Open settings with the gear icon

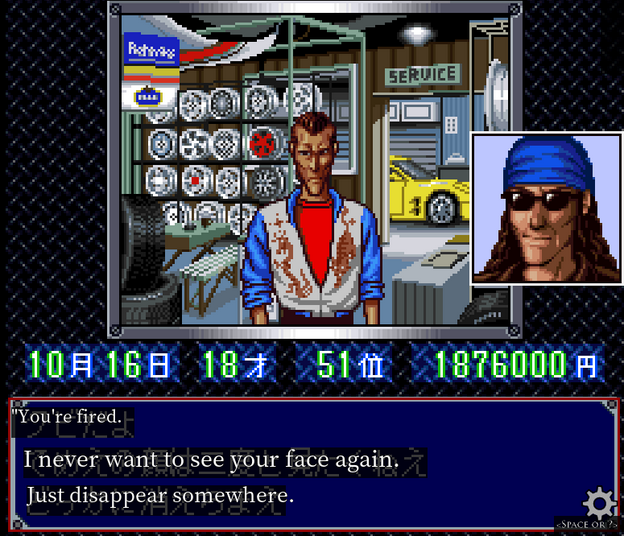[x=599, y=502]
